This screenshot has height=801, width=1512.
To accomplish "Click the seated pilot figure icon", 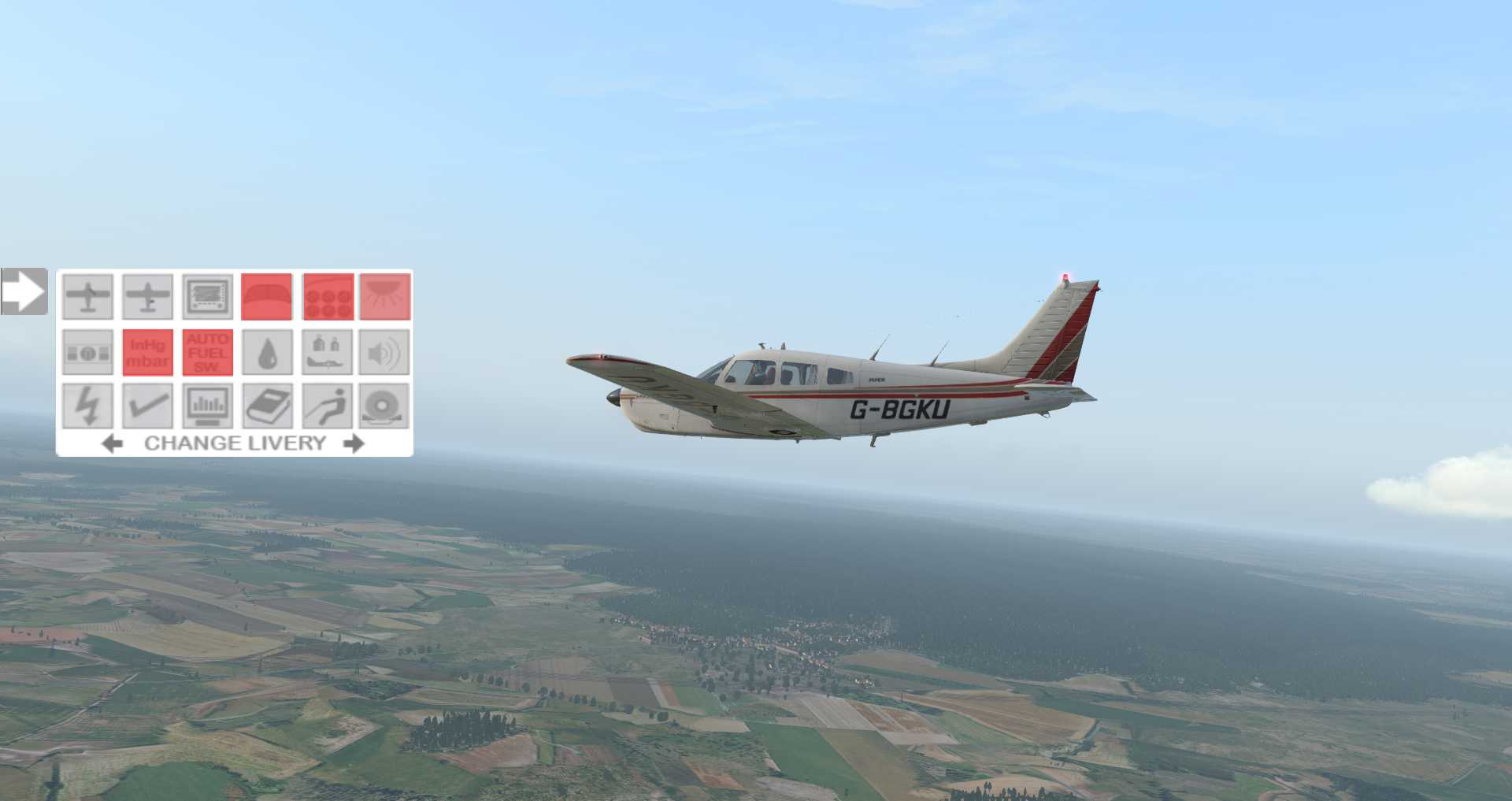I will point(328,406).
